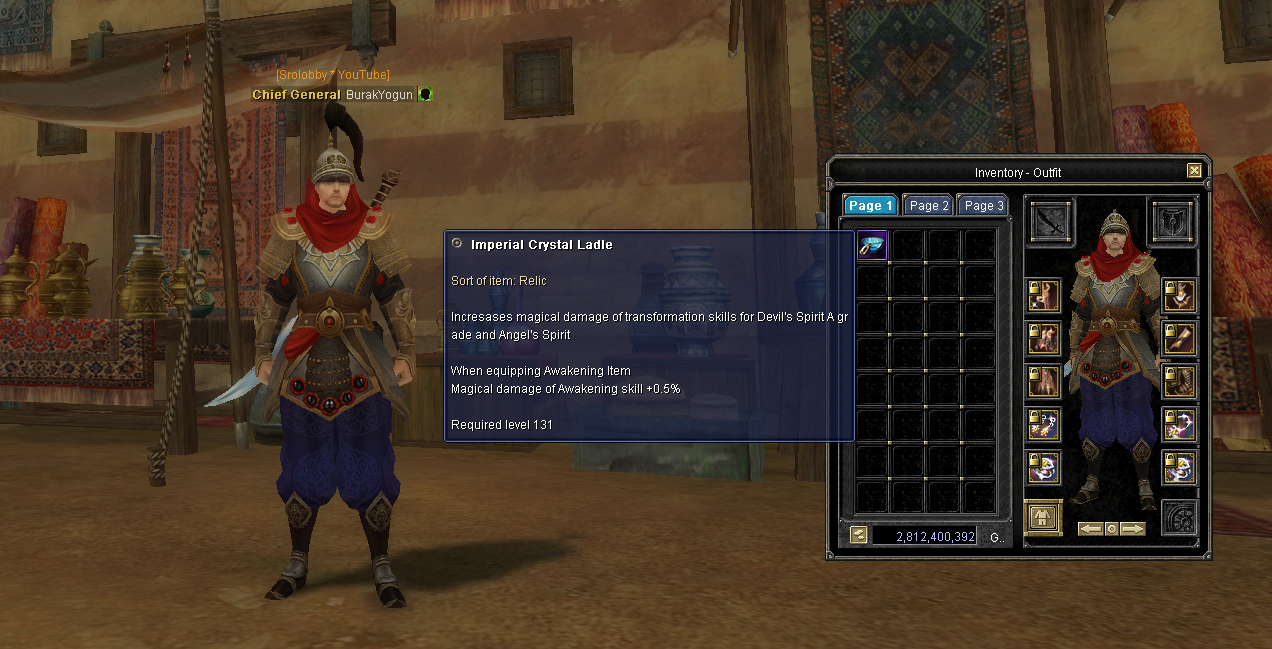1272x649 pixels.
Task: Switch to inventory Page 1
Action: tap(870, 205)
